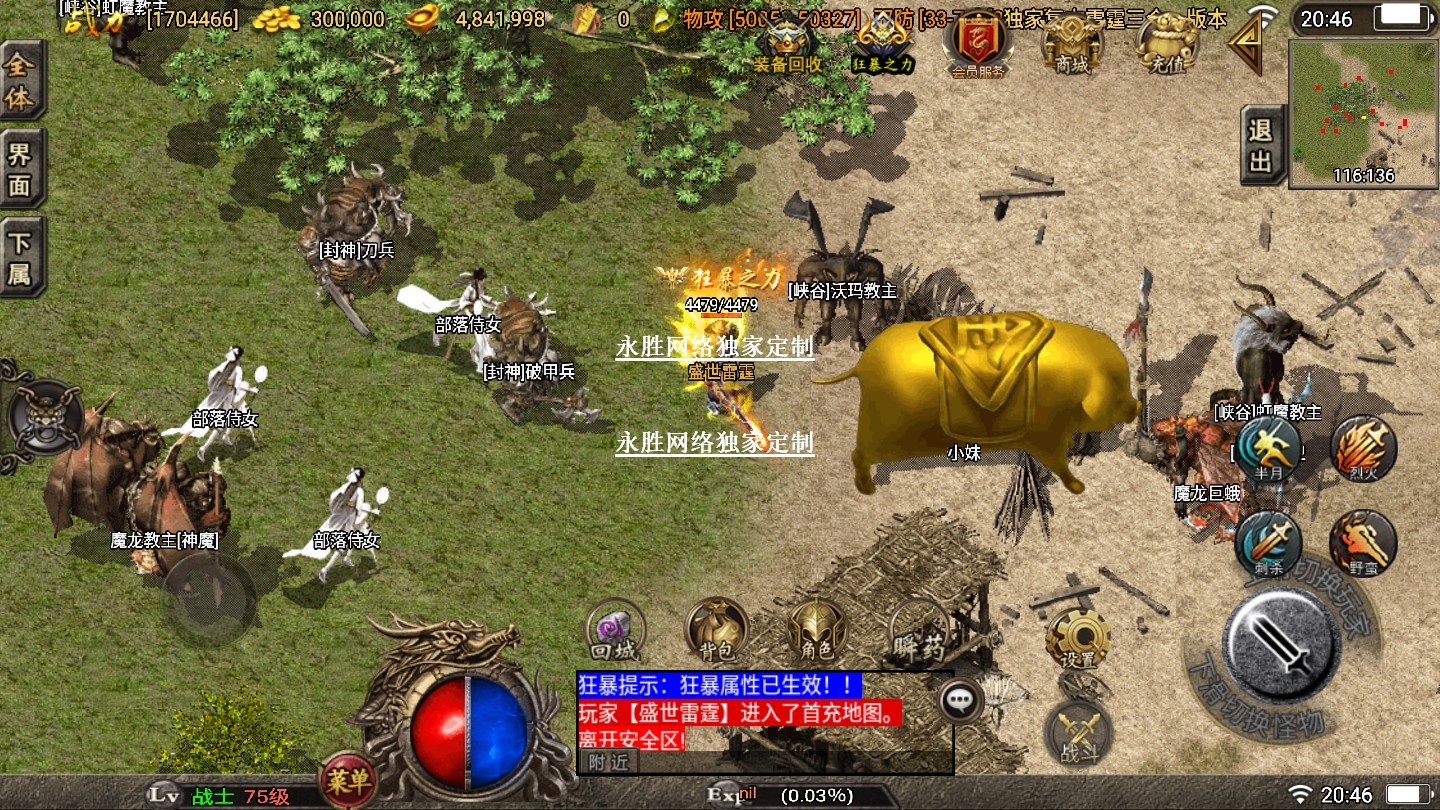Activate the 狂暴之力 berserk power icon
The image size is (1440, 810).
(x=883, y=45)
